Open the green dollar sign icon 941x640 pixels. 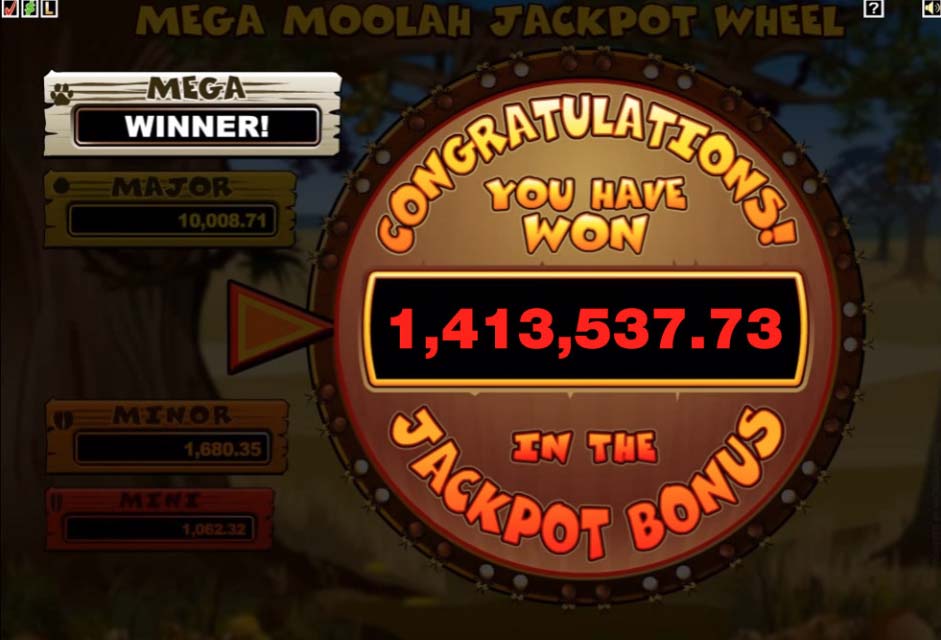(x=29, y=9)
